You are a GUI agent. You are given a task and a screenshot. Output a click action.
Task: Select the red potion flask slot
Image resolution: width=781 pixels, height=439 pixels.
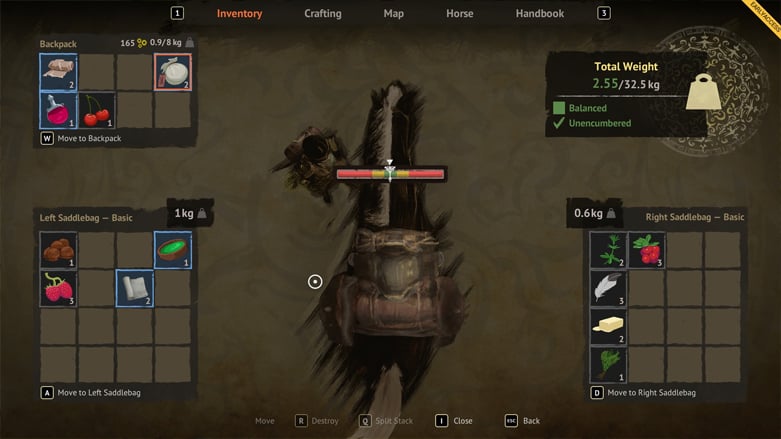pos(58,110)
